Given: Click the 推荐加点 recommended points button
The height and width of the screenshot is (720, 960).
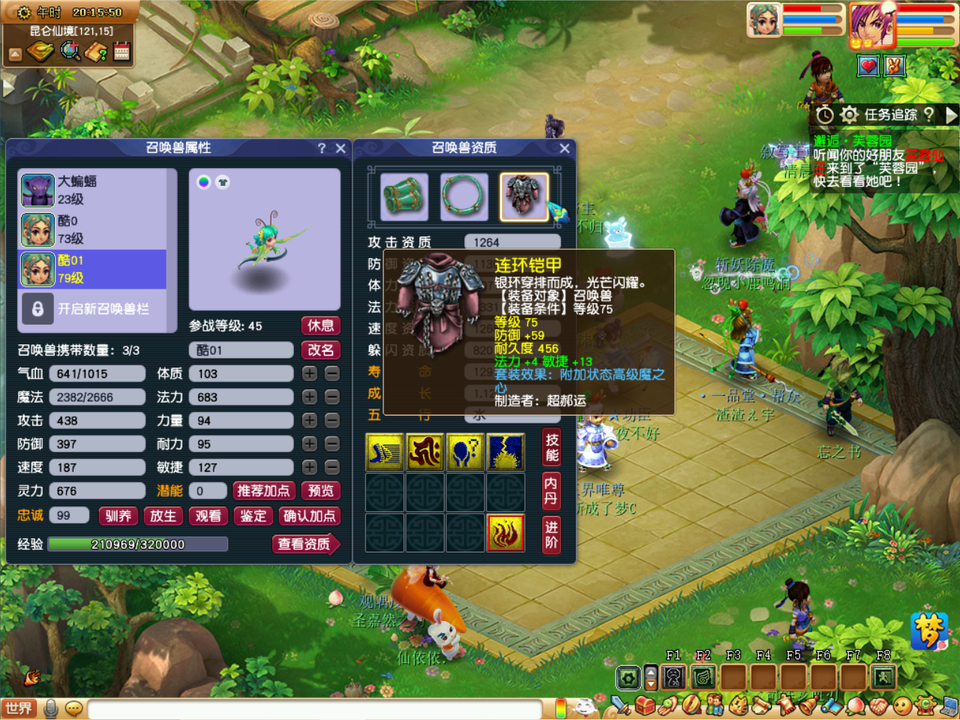Looking at the screenshot, I should tap(264, 491).
